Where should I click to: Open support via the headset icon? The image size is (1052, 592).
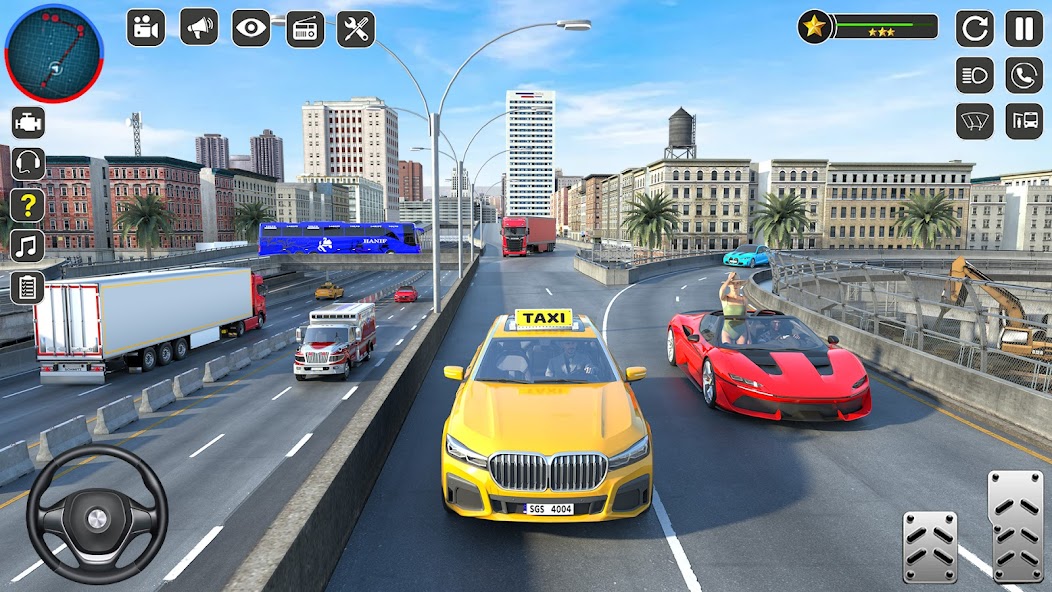[28, 163]
